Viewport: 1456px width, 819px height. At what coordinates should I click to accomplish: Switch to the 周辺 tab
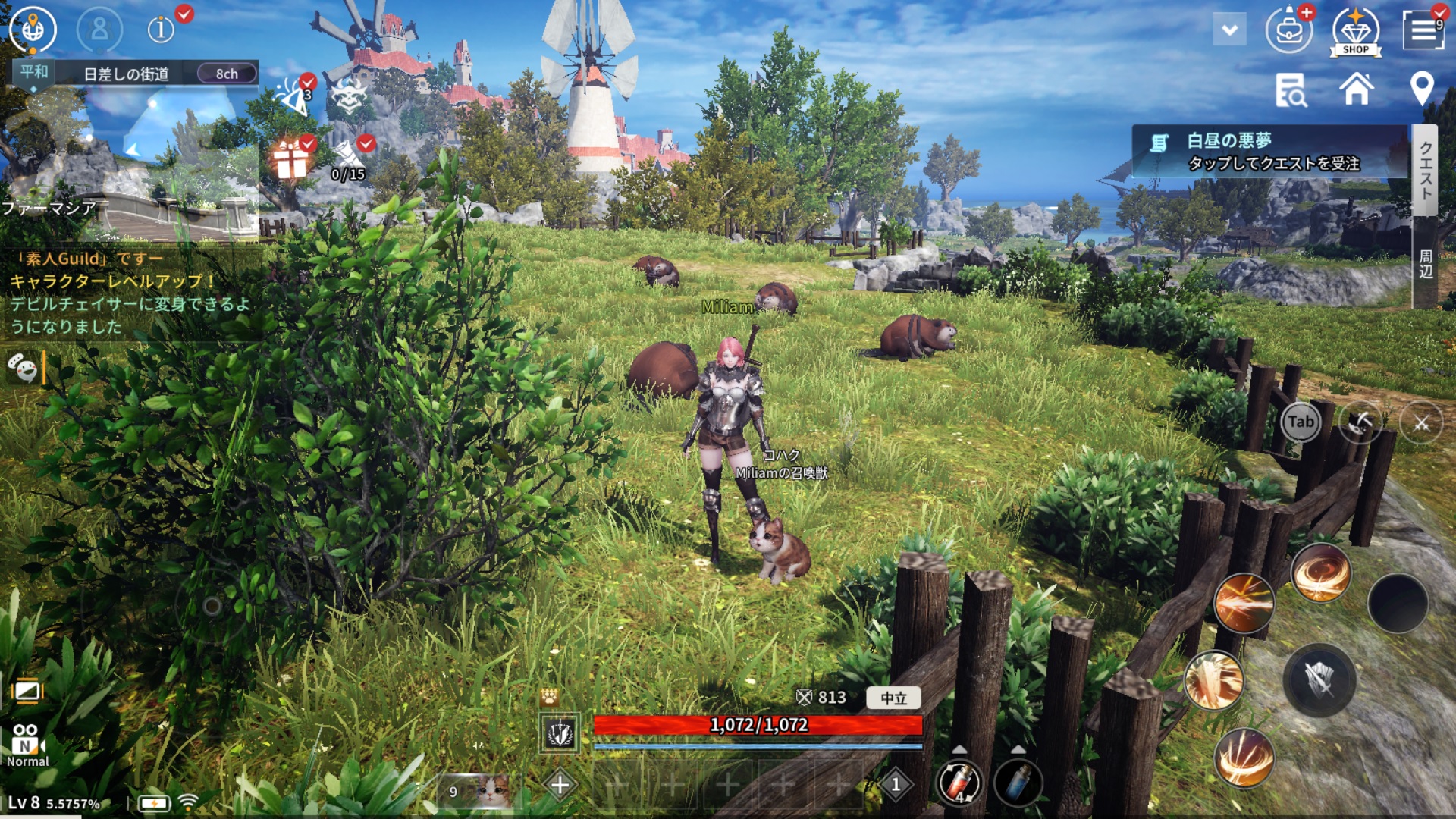(x=1425, y=264)
